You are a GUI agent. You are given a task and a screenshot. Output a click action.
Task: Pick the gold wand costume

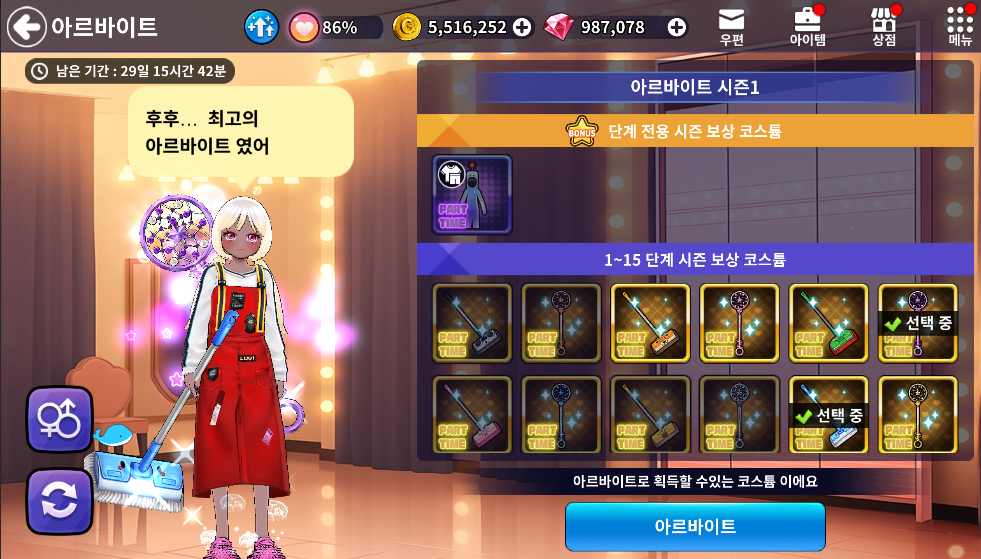(917, 414)
